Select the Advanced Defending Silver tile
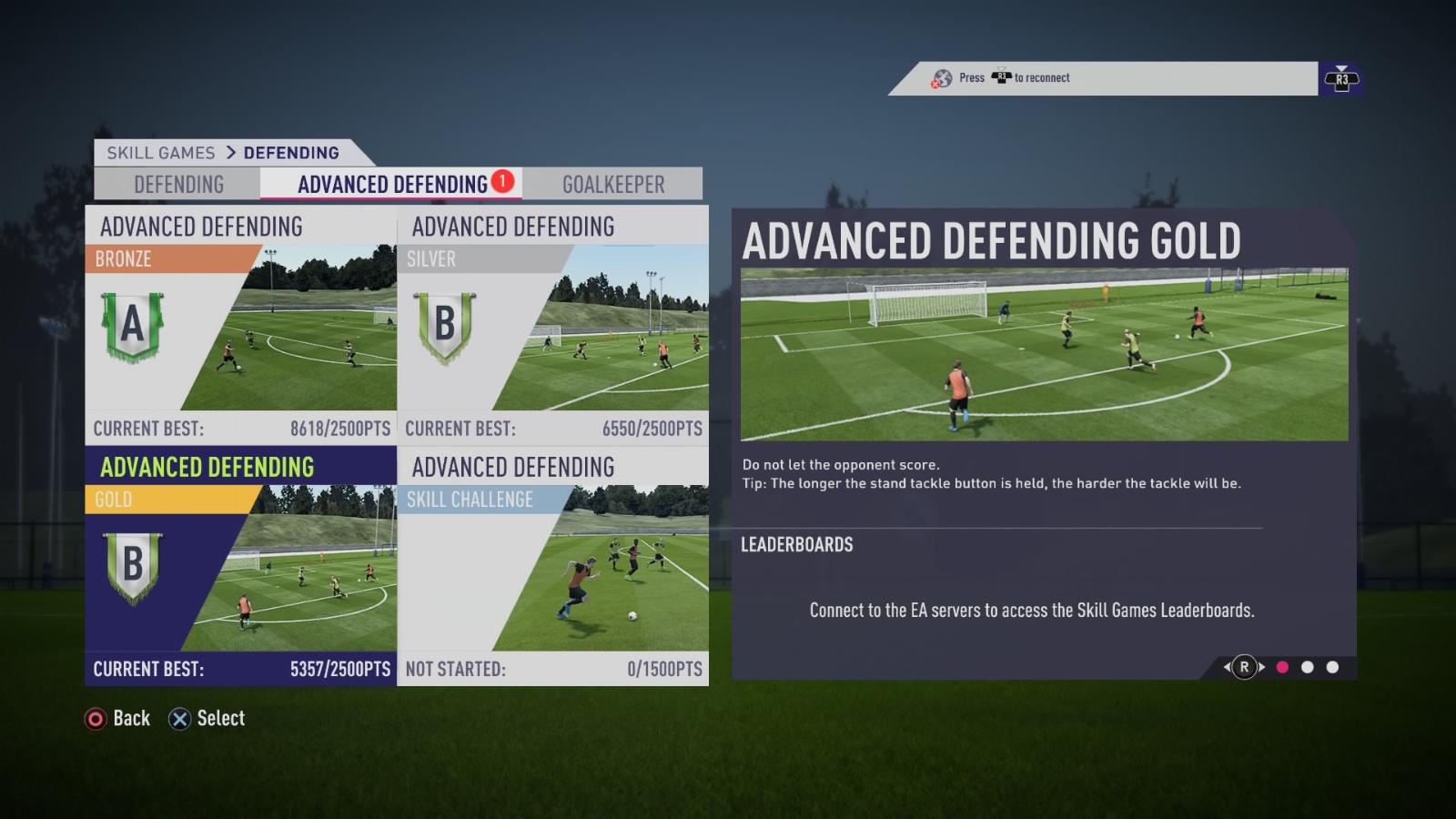The width and height of the screenshot is (1456, 819). [x=553, y=325]
